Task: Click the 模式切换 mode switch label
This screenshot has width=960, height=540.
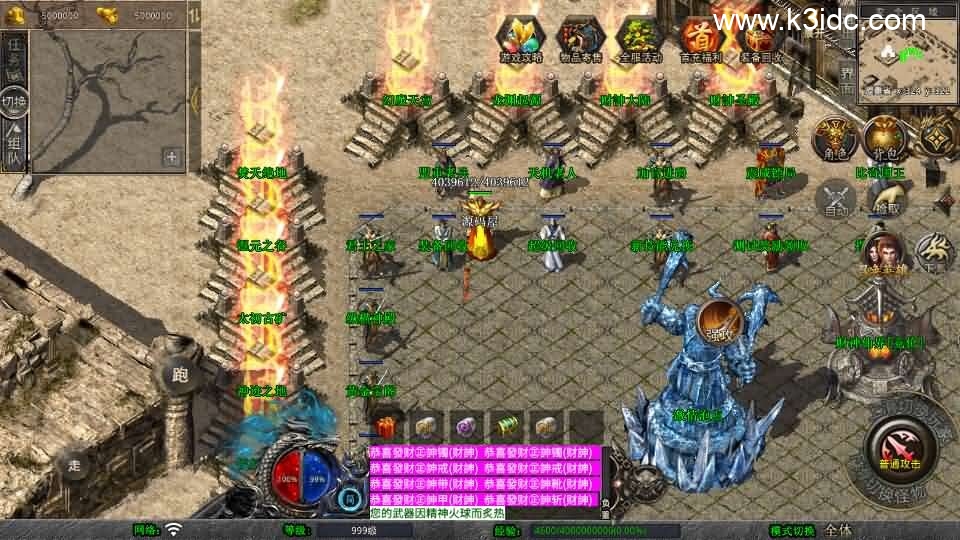Action: 792,530
